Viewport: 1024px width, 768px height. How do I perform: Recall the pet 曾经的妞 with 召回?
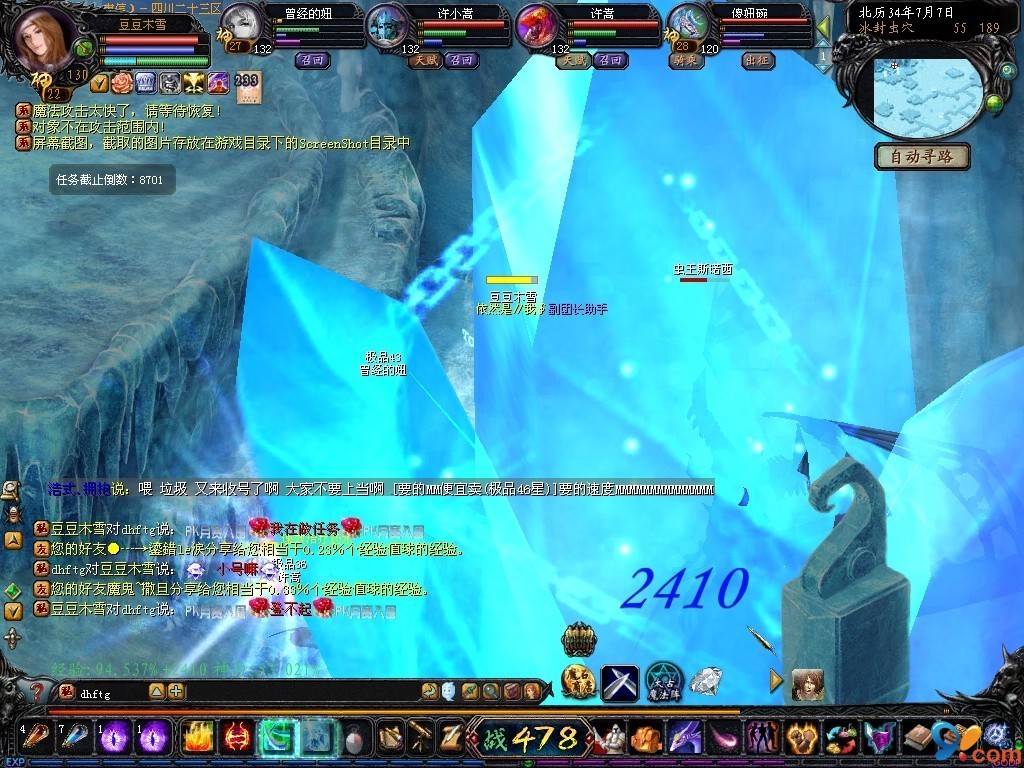311,60
